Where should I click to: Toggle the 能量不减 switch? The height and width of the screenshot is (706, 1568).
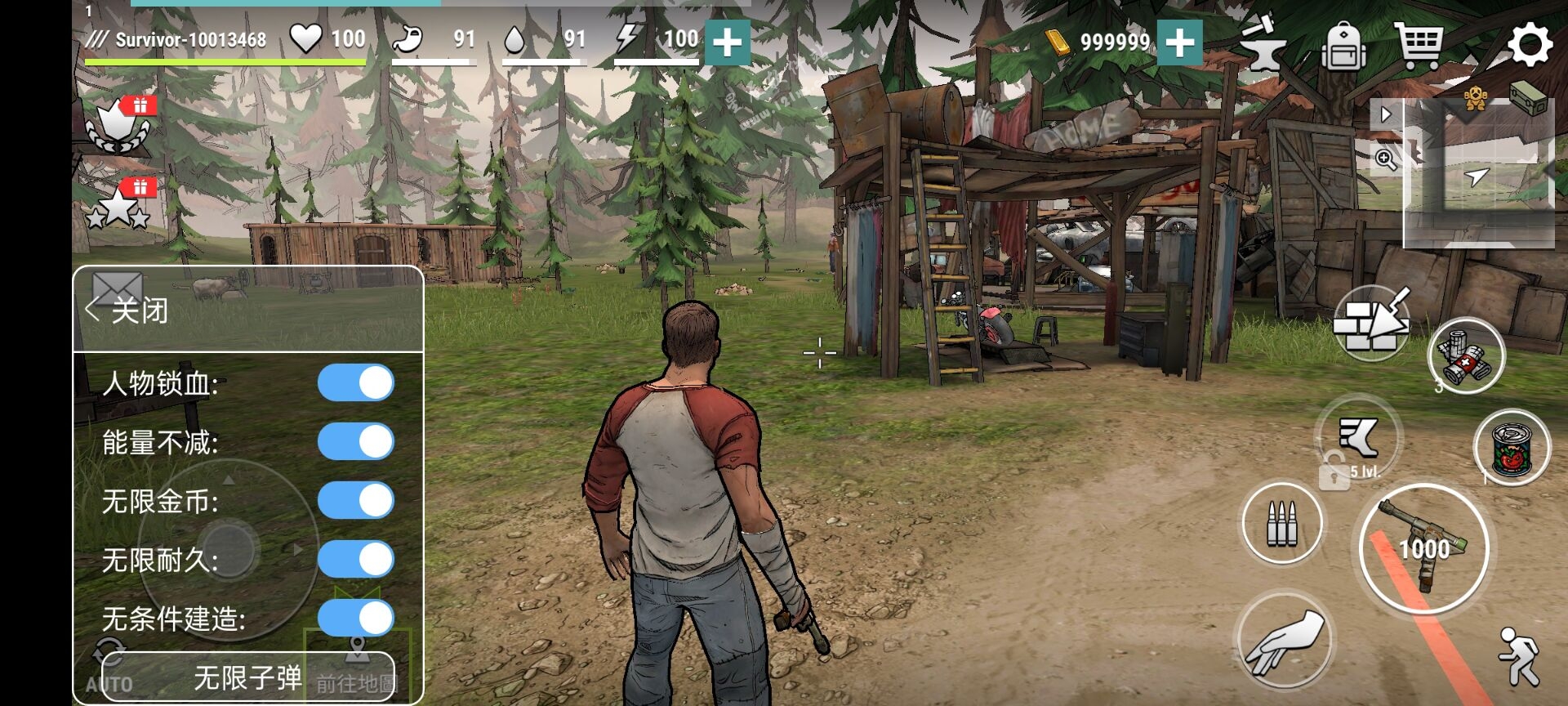[x=356, y=442]
